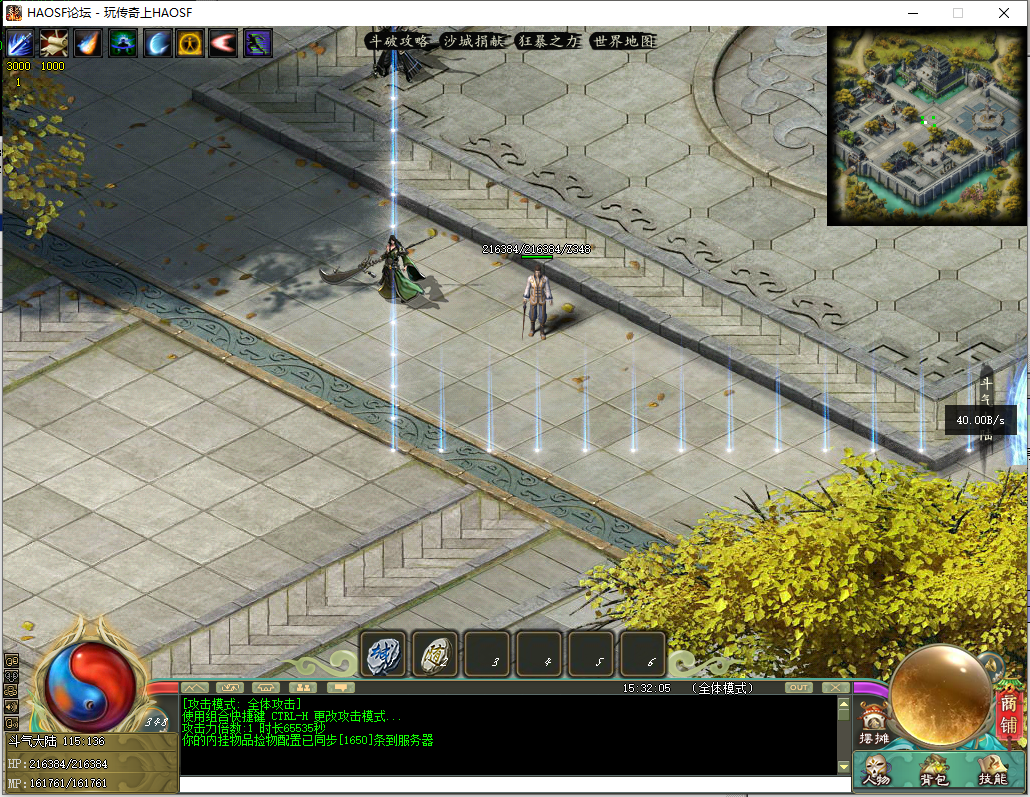
Task: Open the 沙城捐献 donation panel
Action: [475, 41]
